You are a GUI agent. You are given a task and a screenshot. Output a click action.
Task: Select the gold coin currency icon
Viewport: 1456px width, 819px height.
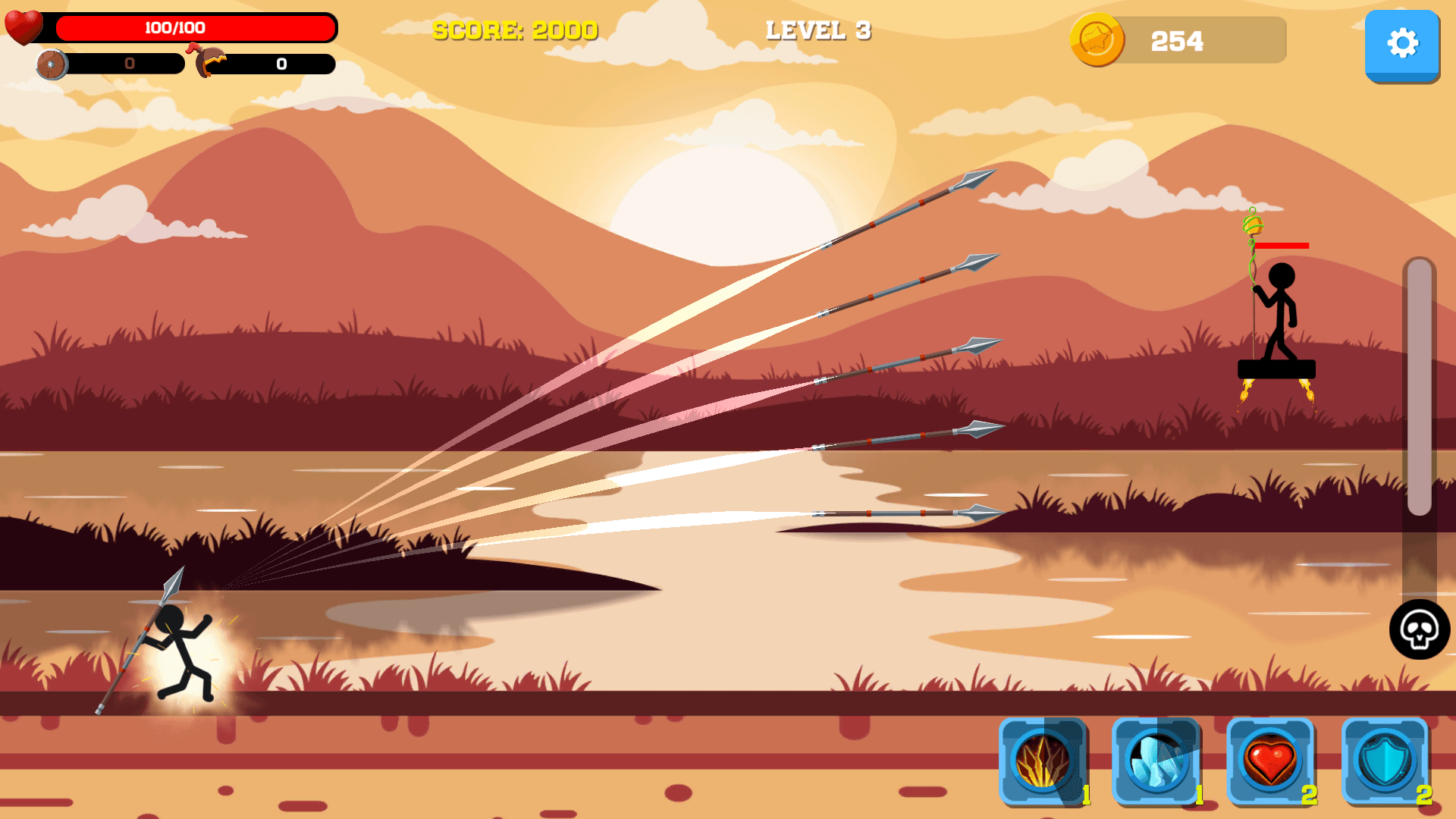(1097, 42)
